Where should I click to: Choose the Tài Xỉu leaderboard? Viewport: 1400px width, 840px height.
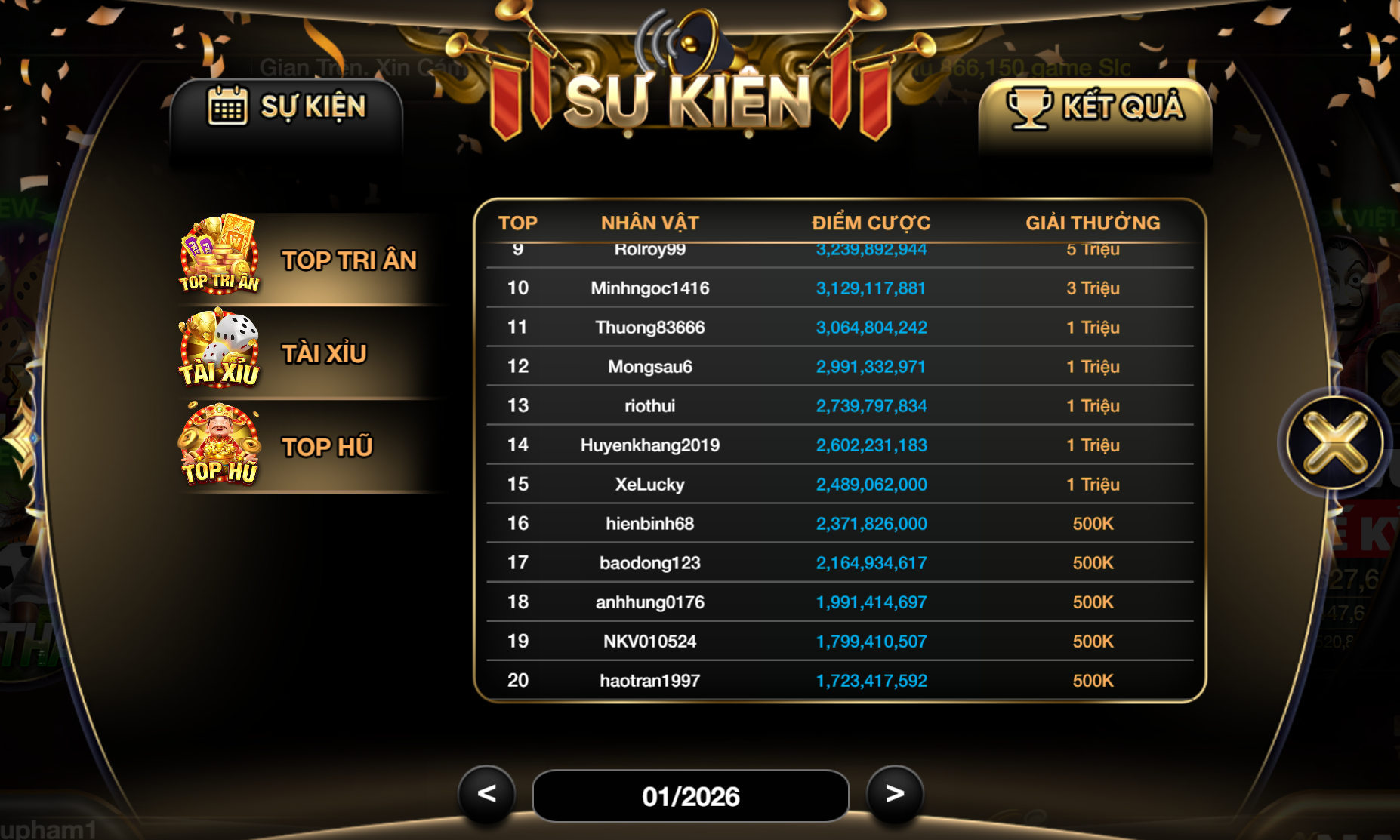[310, 353]
